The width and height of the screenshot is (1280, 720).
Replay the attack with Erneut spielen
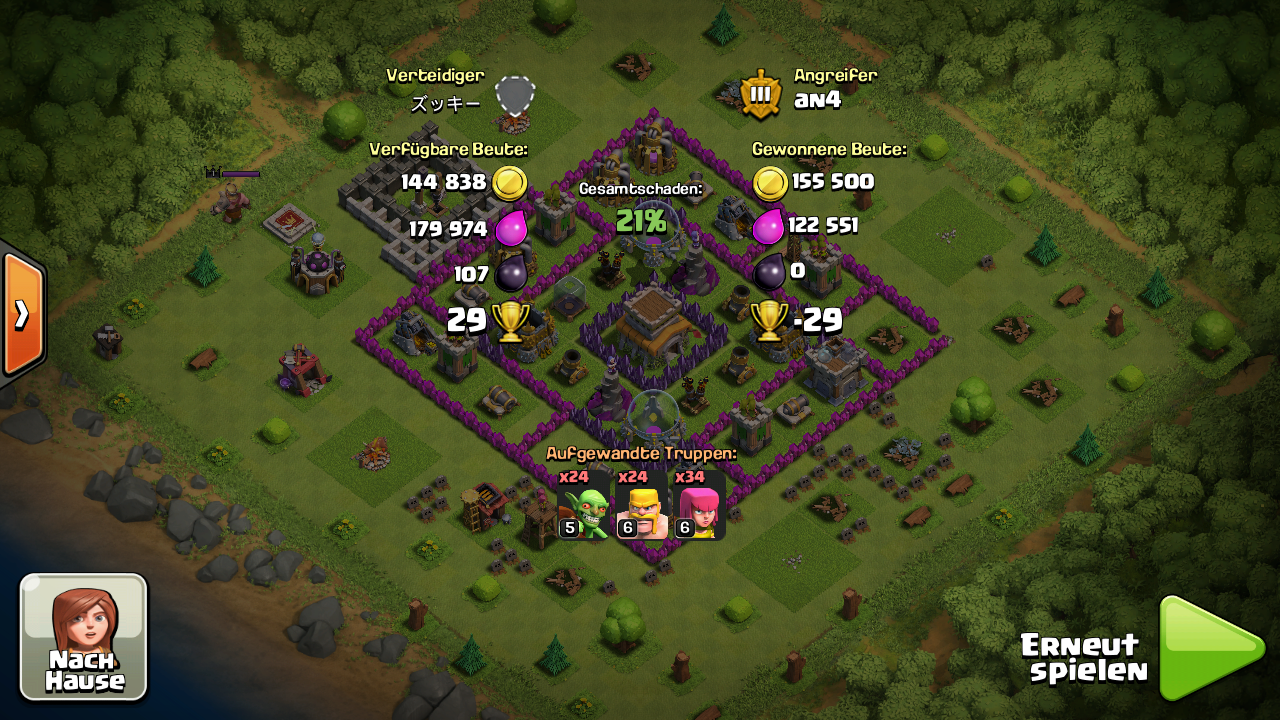[1210, 649]
